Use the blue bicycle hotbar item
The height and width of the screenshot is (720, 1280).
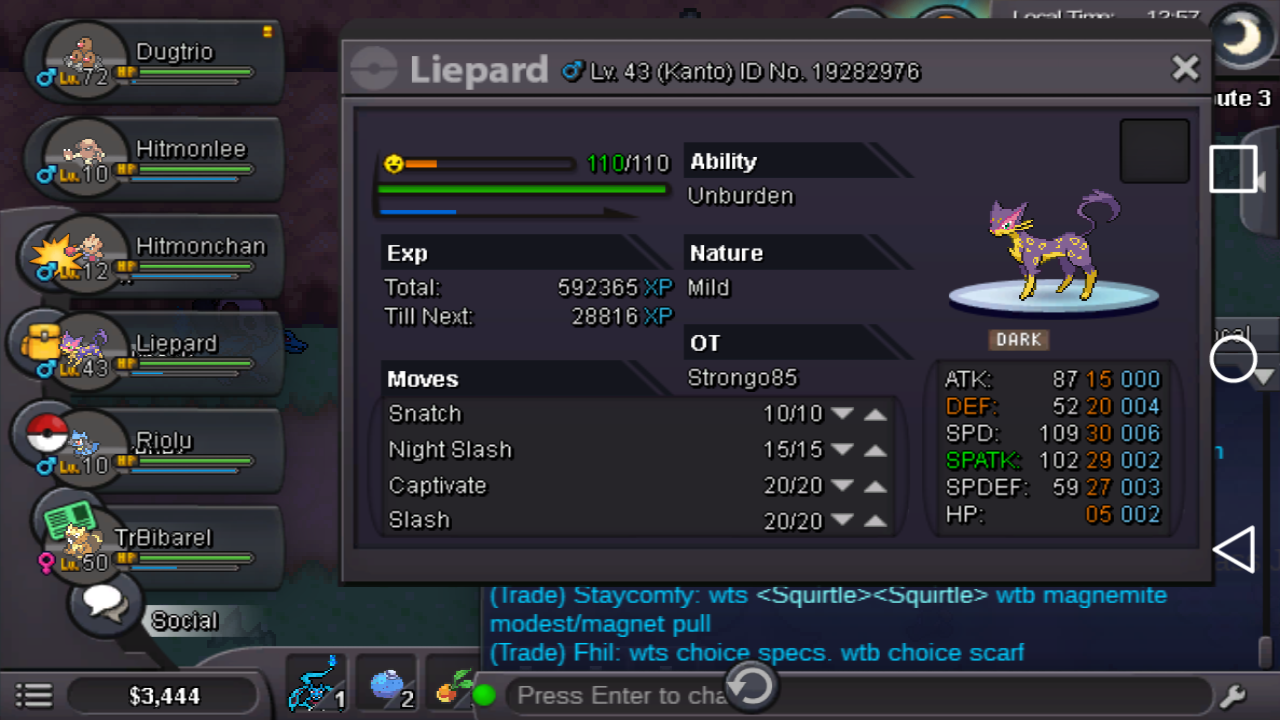click(316, 686)
